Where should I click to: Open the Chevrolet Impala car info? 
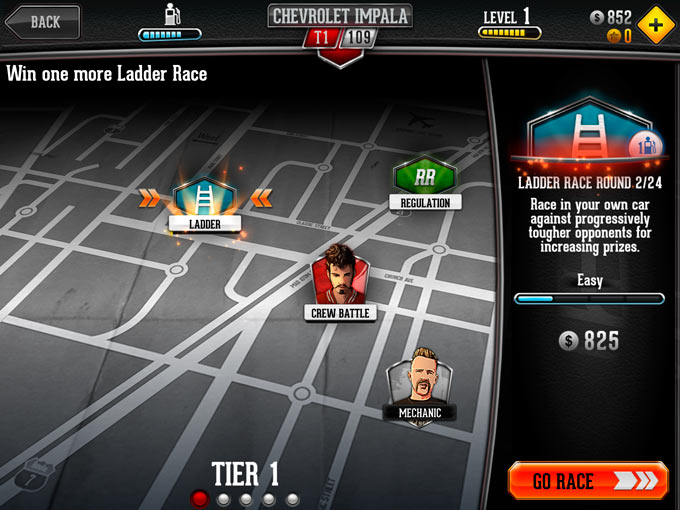[x=340, y=17]
